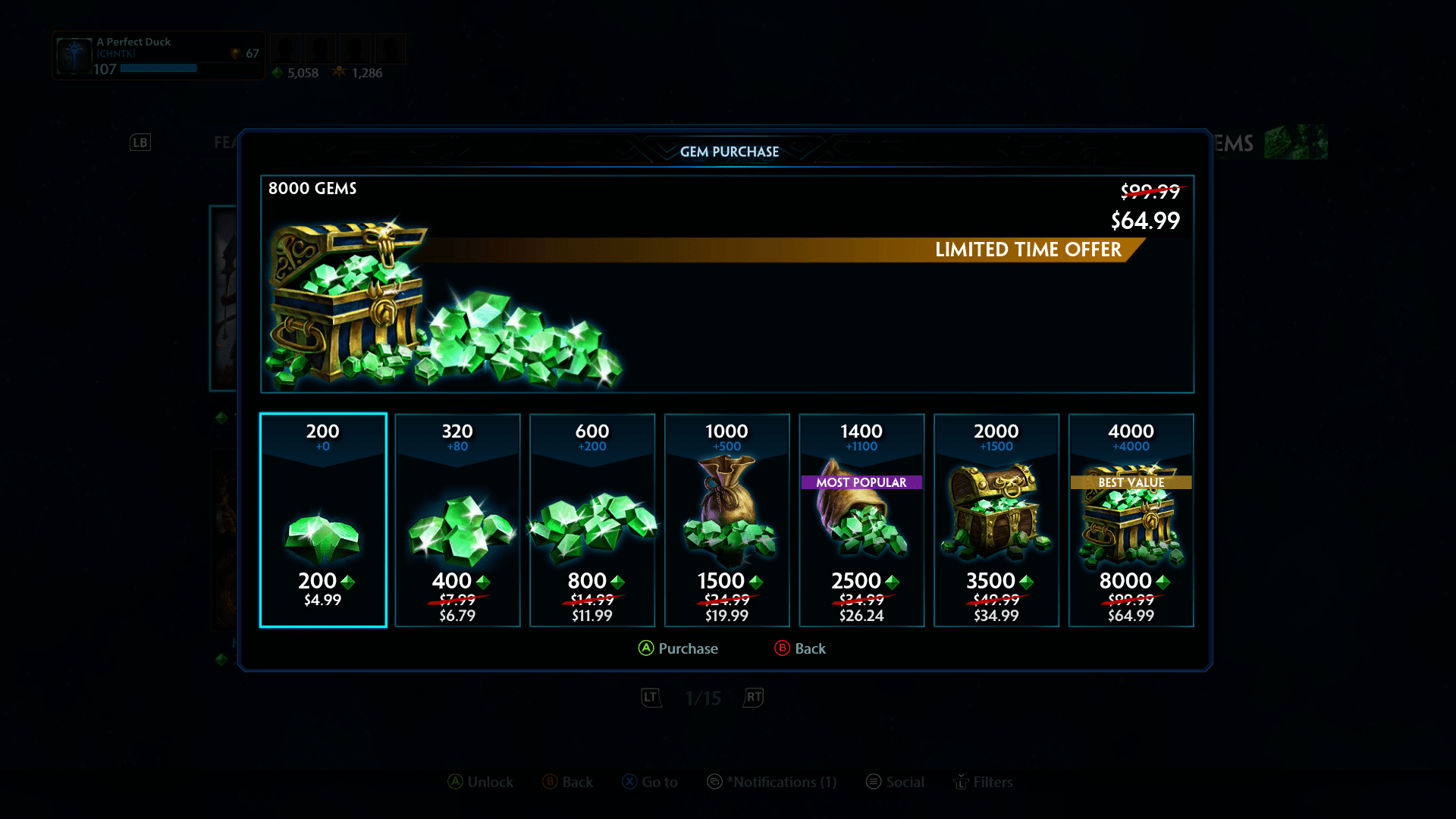Screen dimensions: 1456x819
Task: Select the 200 gems pack
Action: click(322, 519)
